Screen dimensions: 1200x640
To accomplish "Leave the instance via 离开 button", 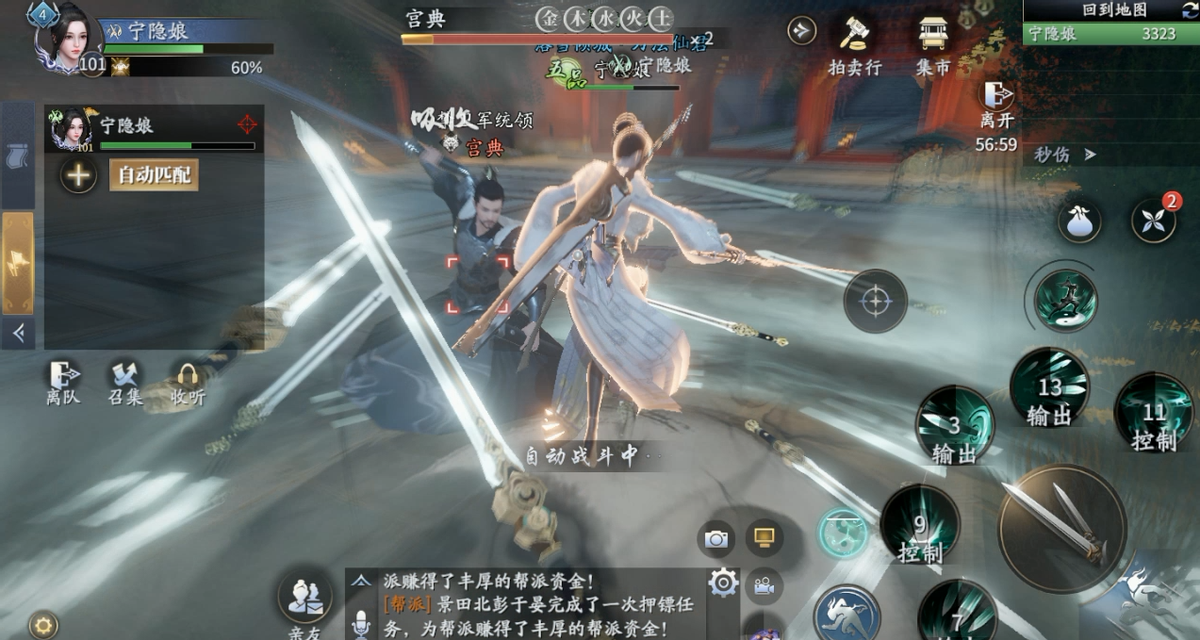I will point(996,104).
